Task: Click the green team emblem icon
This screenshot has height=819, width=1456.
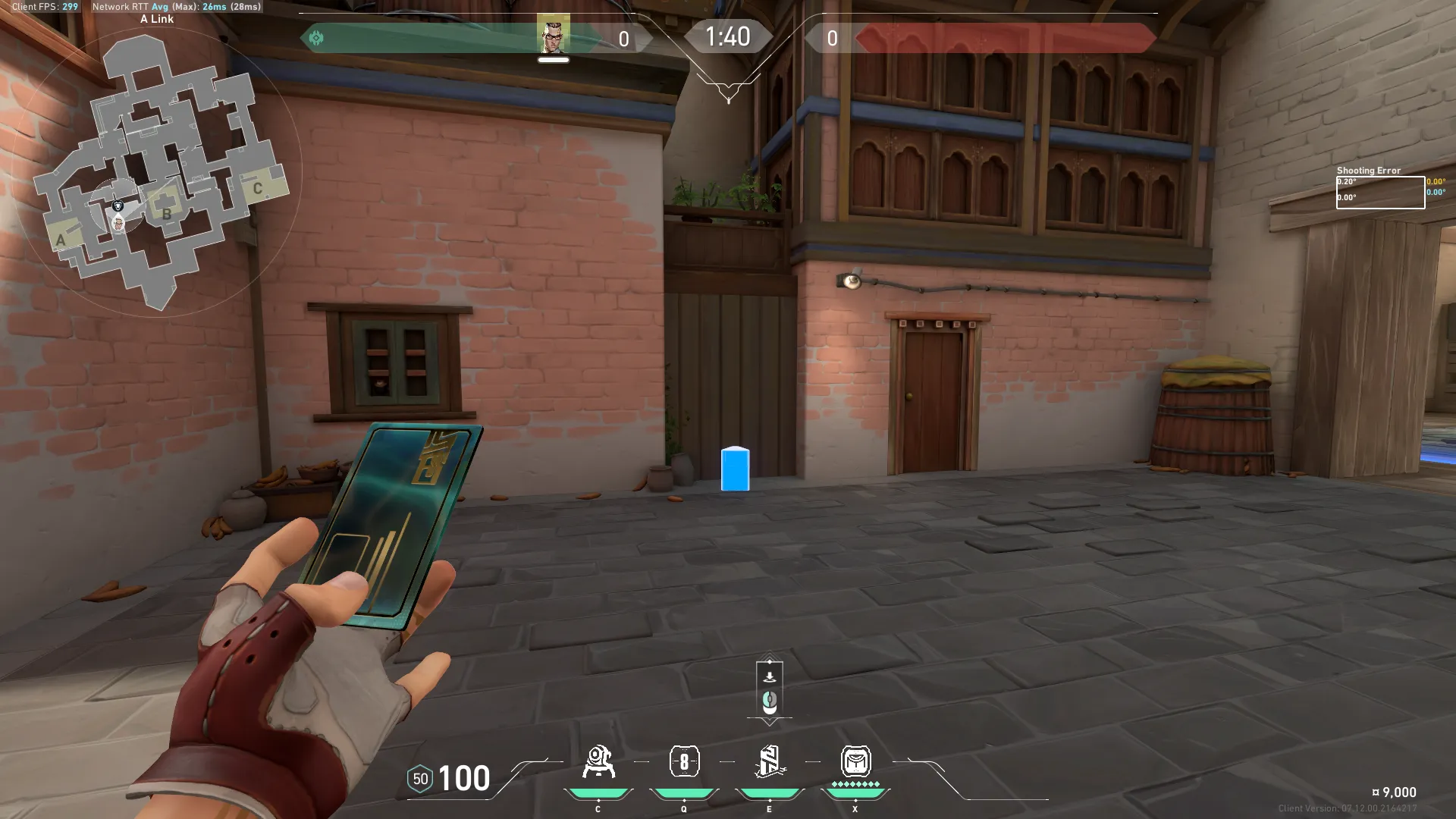Action: point(316,38)
